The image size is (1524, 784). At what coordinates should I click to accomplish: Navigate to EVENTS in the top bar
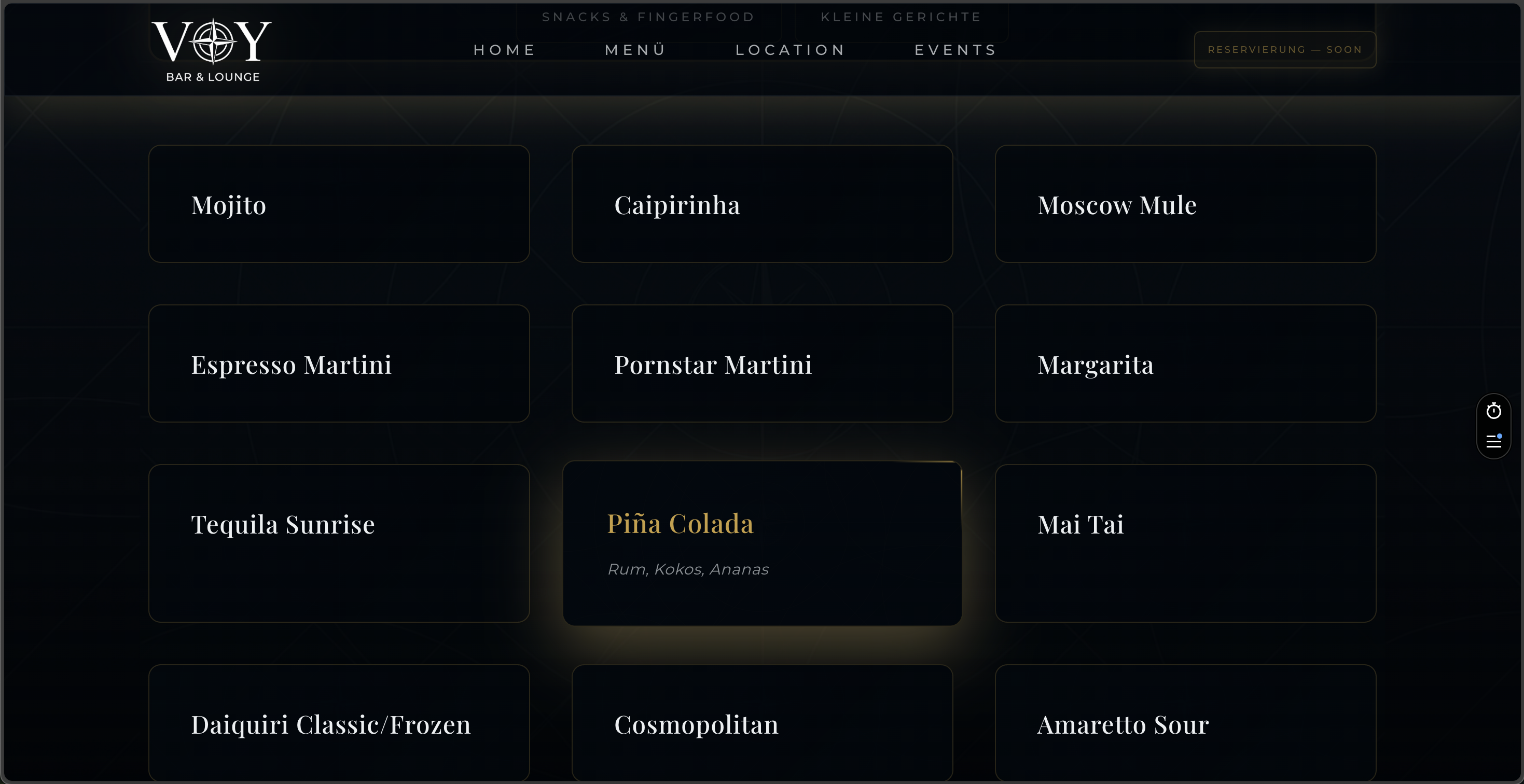click(954, 50)
